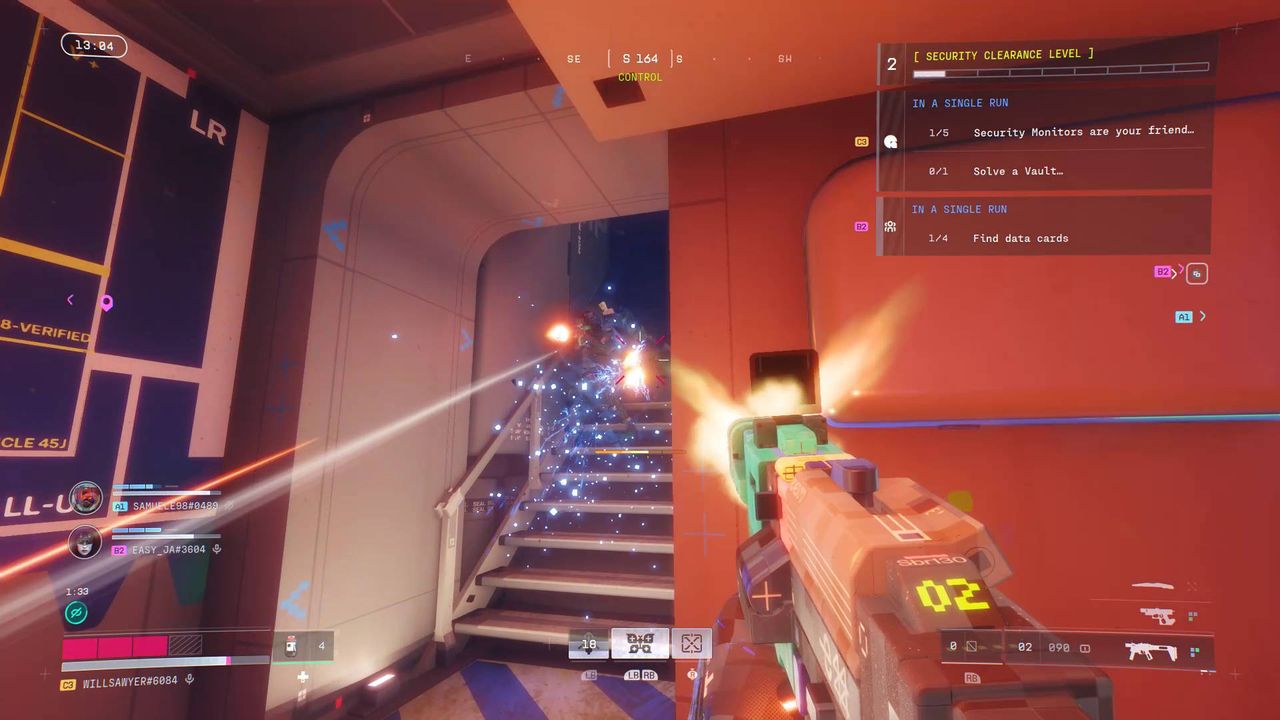Click the squad icon next to Find data cards
1280x720 pixels.
[890, 226]
